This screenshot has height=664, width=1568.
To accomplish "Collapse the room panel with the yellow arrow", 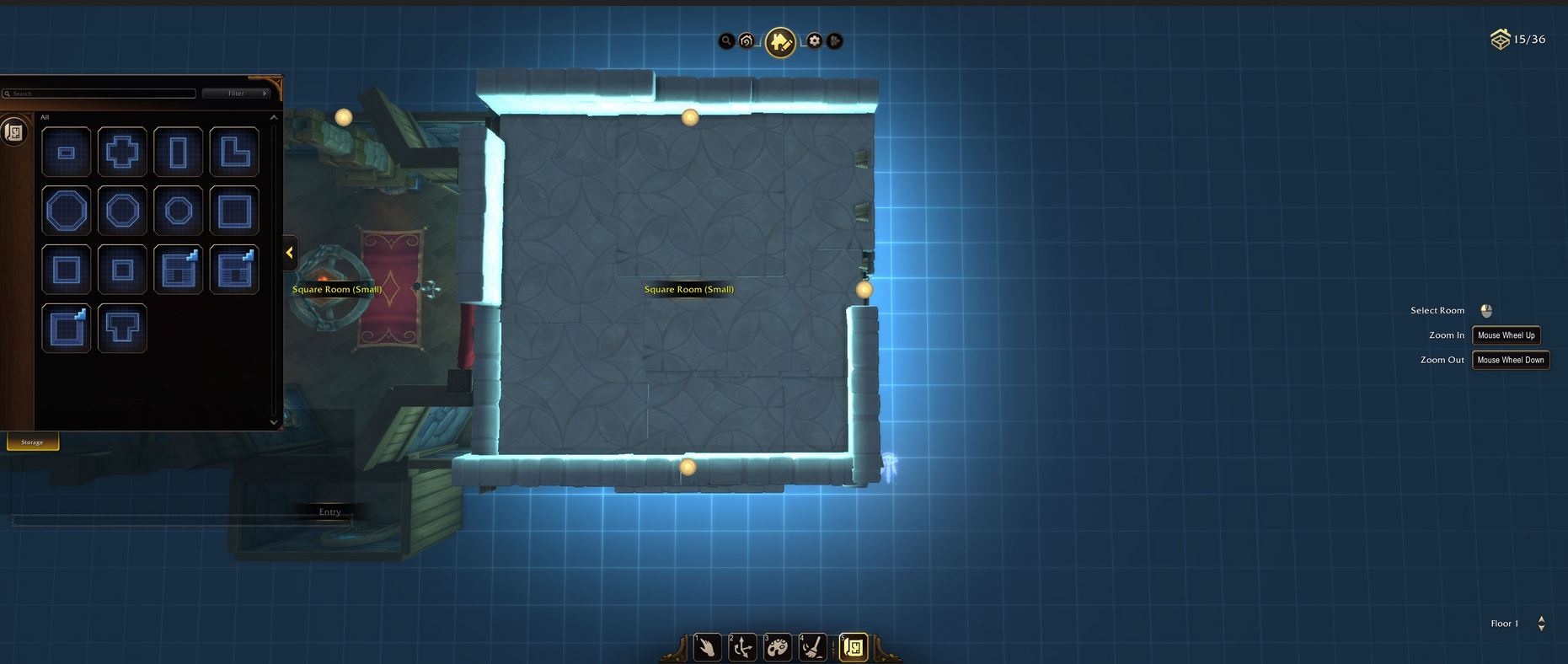I will (289, 253).
